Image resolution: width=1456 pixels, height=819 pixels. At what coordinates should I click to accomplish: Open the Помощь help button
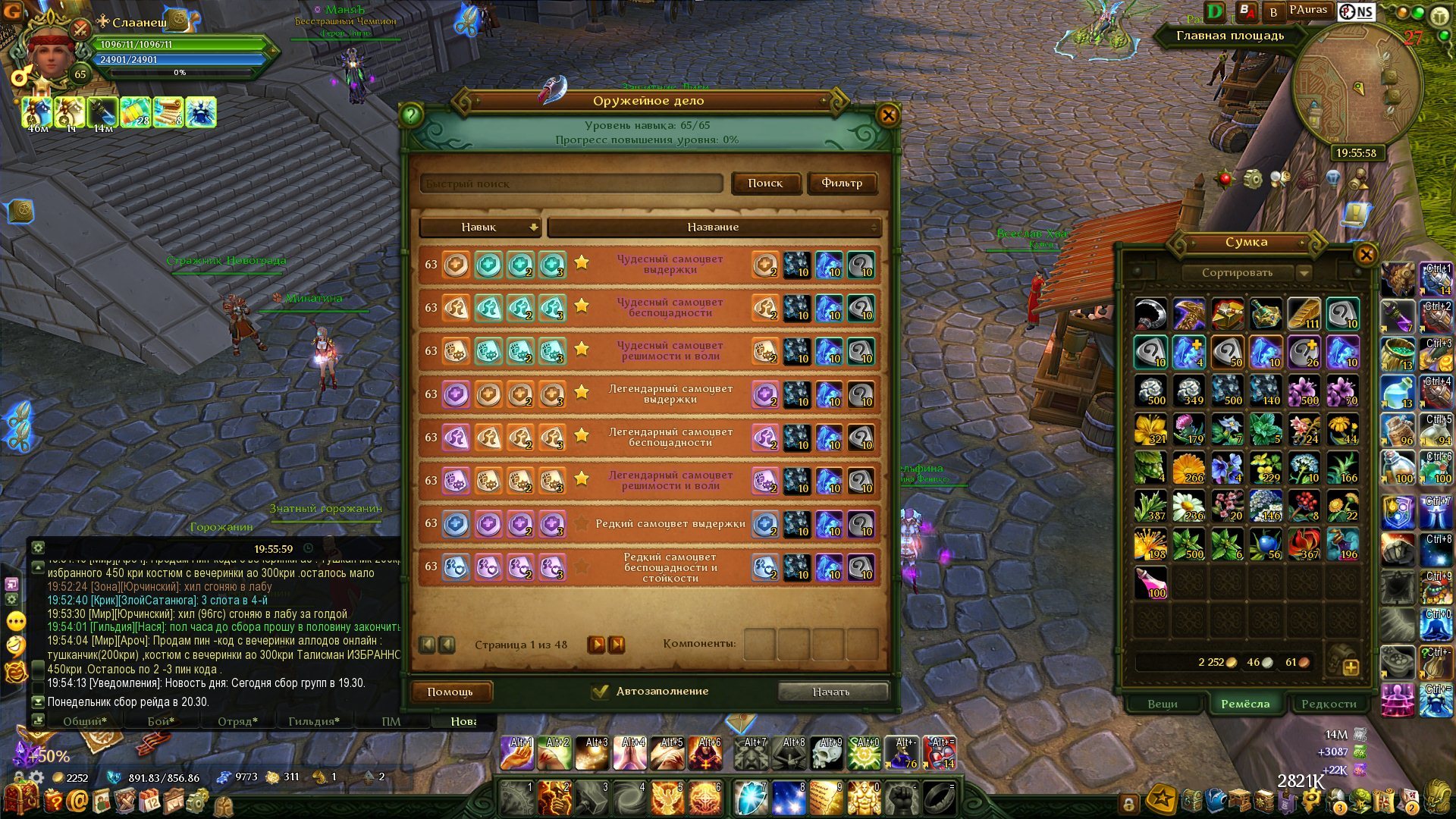pyautogui.click(x=450, y=692)
